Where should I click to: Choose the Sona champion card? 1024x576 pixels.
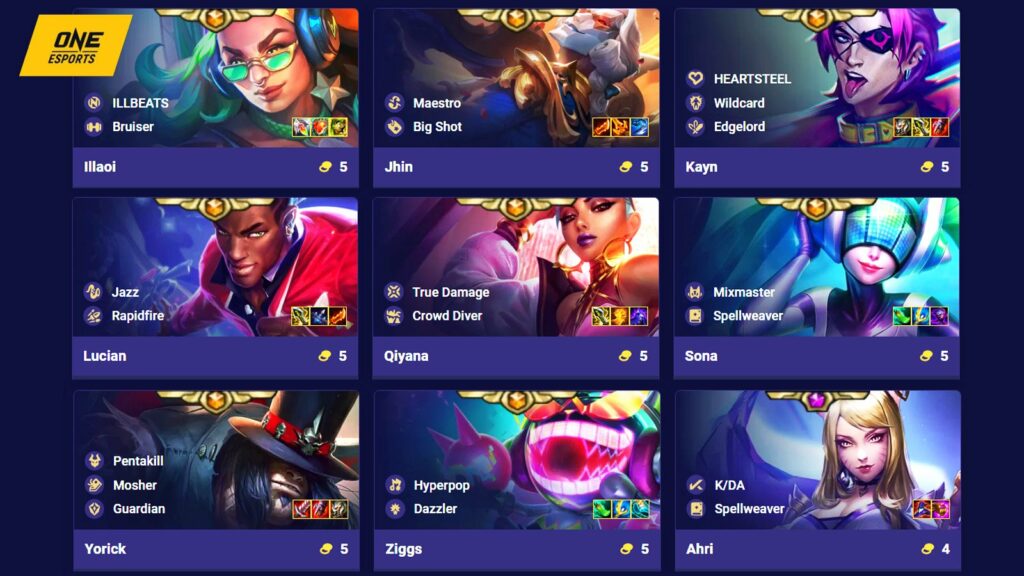pos(817,287)
